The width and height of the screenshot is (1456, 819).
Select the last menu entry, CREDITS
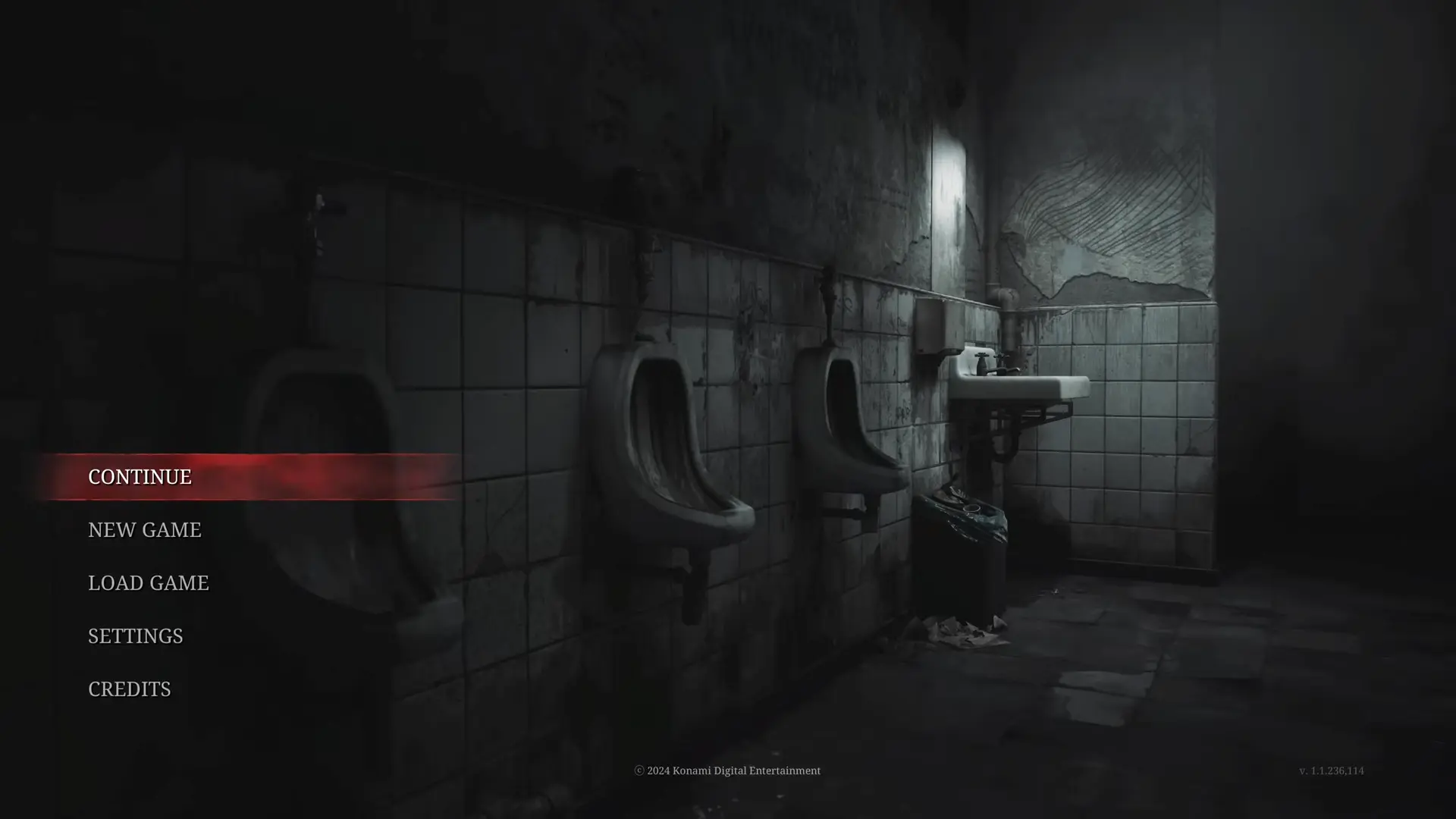pyautogui.click(x=129, y=689)
